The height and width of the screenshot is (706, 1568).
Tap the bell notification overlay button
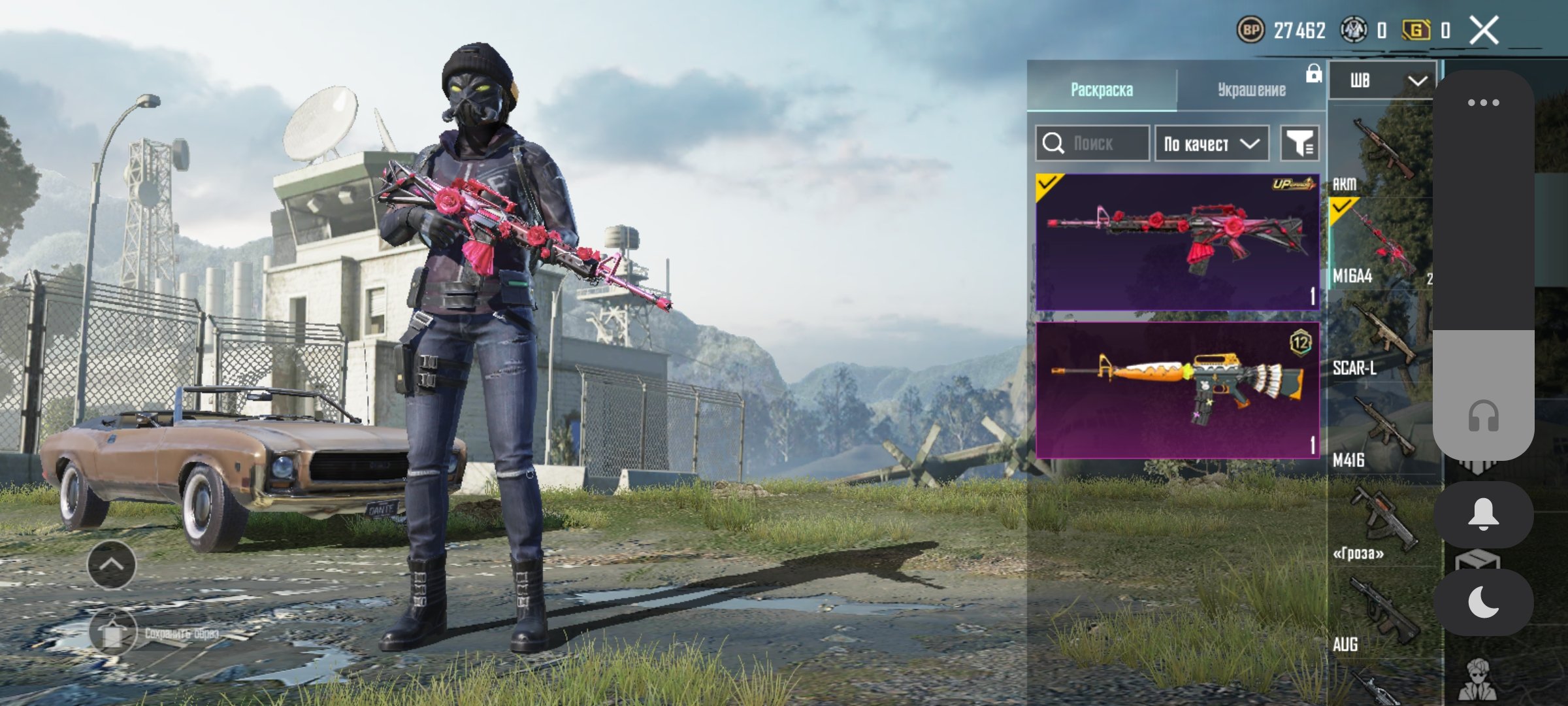tap(1483, 514)
